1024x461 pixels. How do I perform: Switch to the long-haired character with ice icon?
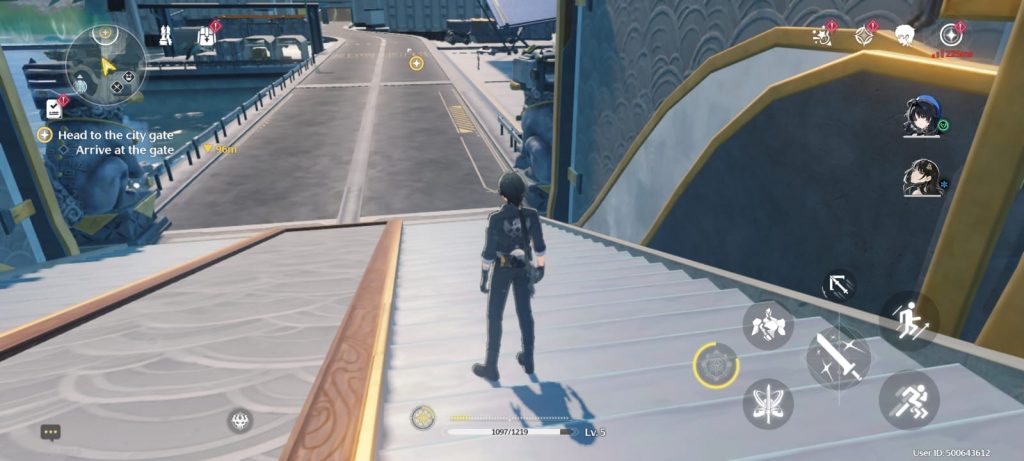coord(919,178)
